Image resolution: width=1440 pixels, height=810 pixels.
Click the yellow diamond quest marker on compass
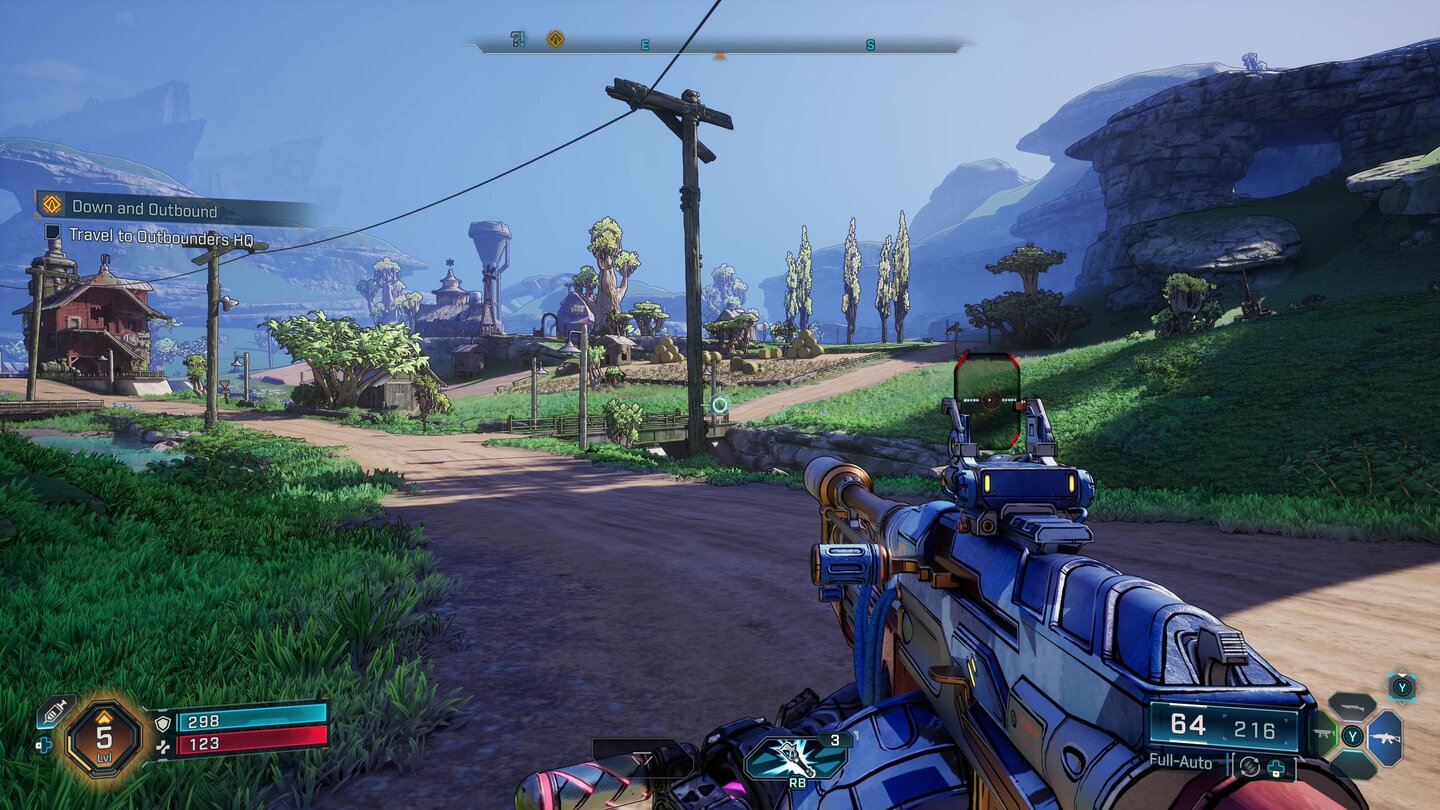coord(555,39)
